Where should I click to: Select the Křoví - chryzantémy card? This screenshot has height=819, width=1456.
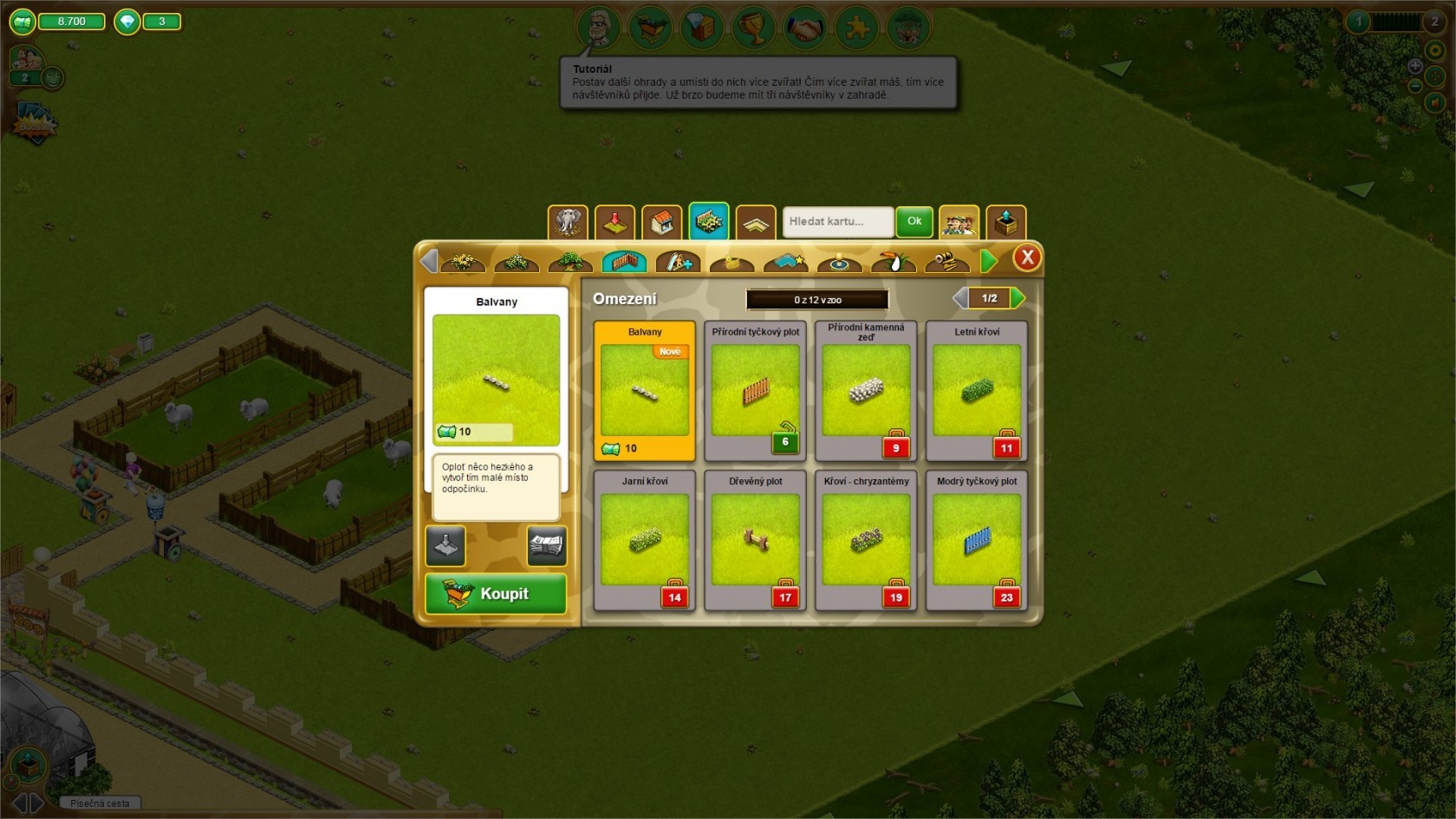tap(866, 540)
